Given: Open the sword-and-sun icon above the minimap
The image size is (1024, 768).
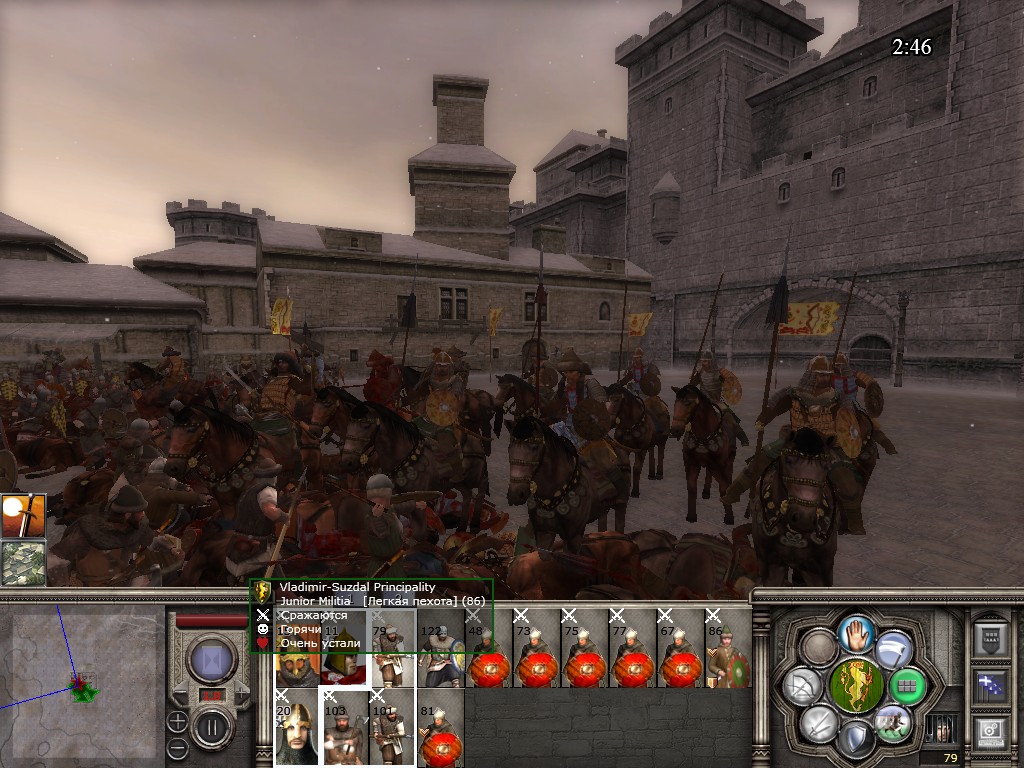Looking at the screenshot, I should point(23,517).
